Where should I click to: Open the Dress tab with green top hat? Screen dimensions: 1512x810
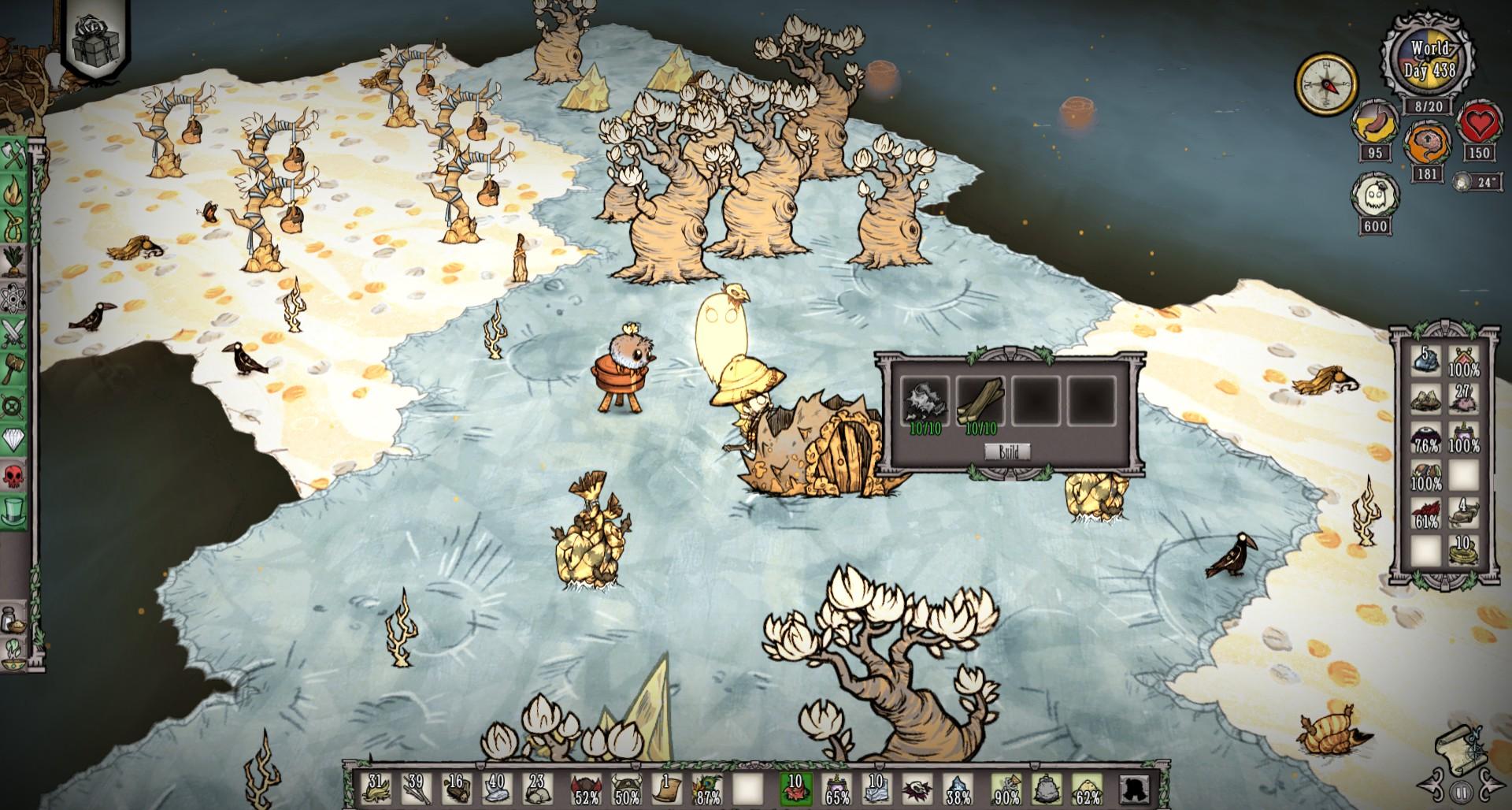pyautogui.click(x=14, y=511)
